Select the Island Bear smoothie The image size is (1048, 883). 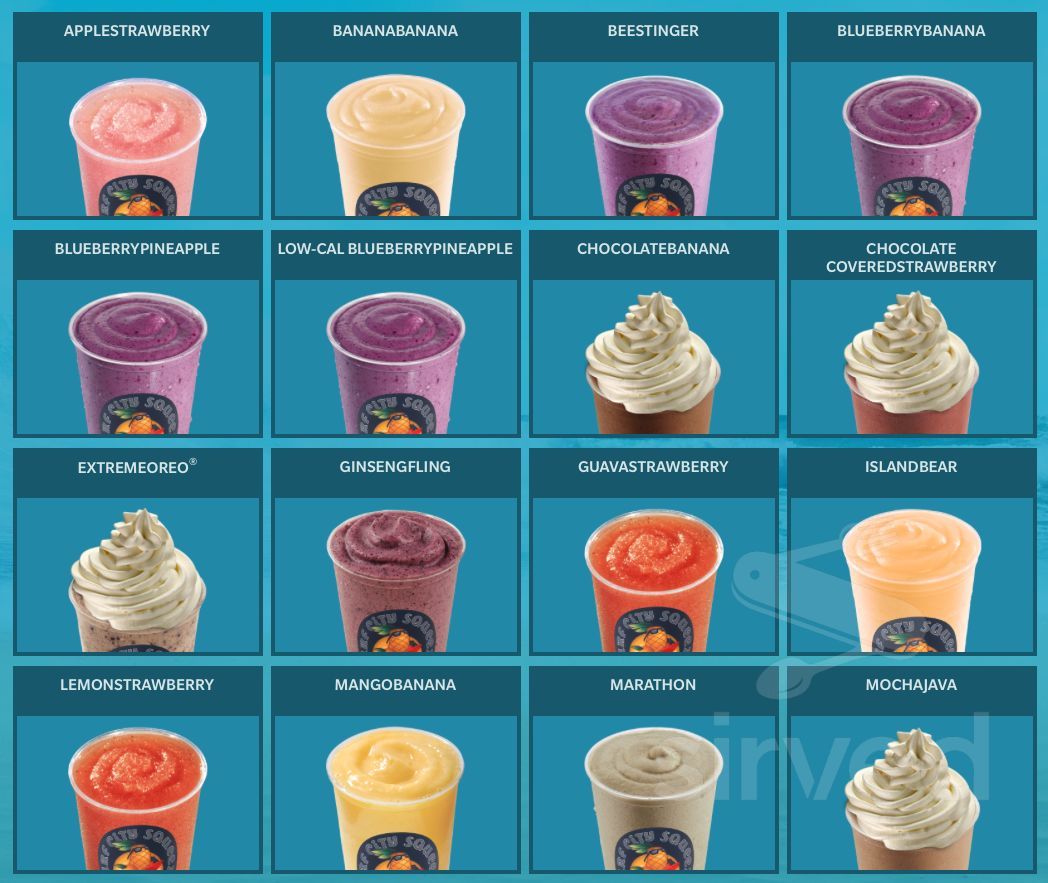pos(911,574)
